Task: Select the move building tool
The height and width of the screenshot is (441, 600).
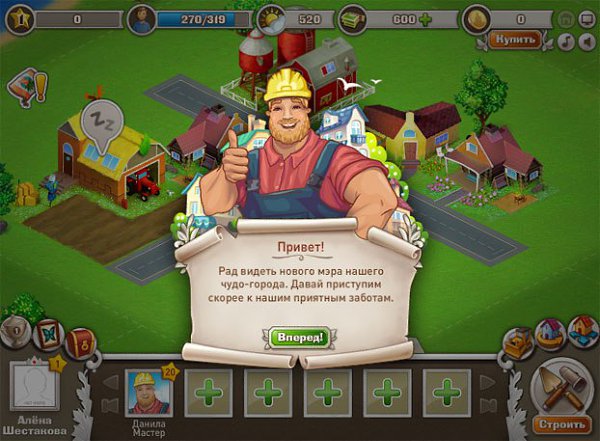Action: (x=581, y=330)
